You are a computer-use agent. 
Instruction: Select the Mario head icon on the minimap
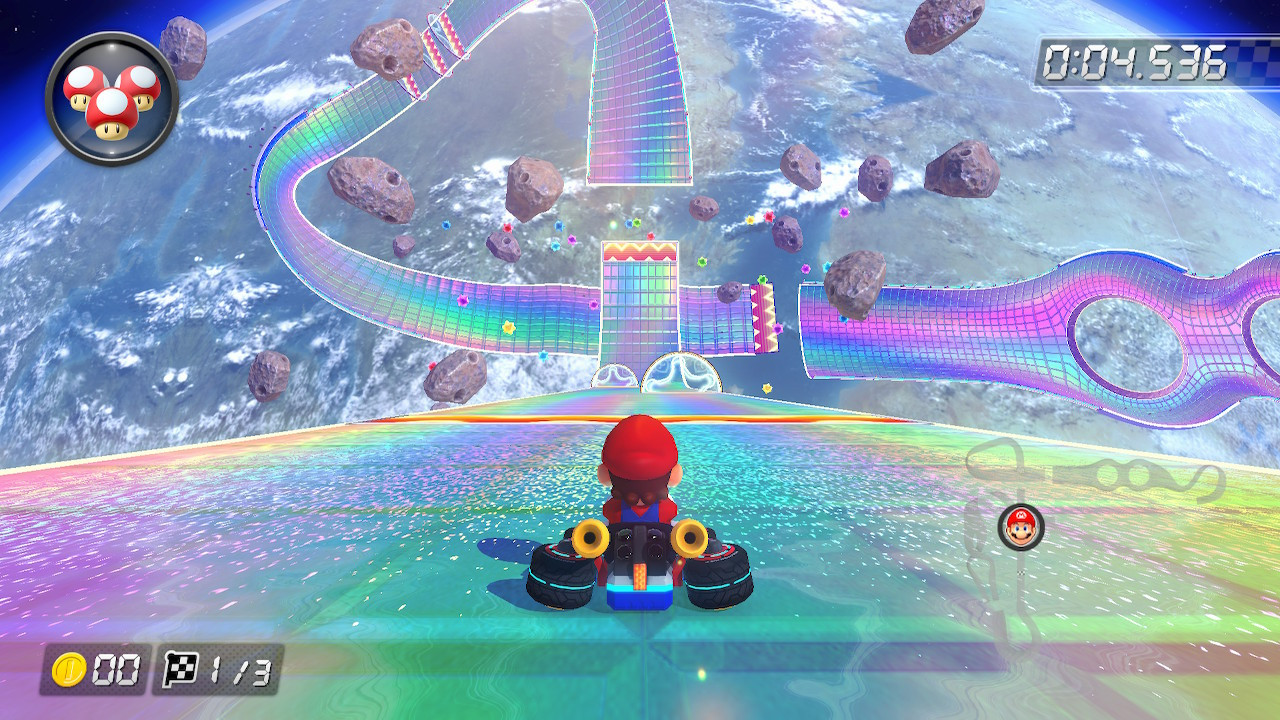(1022, 527)
